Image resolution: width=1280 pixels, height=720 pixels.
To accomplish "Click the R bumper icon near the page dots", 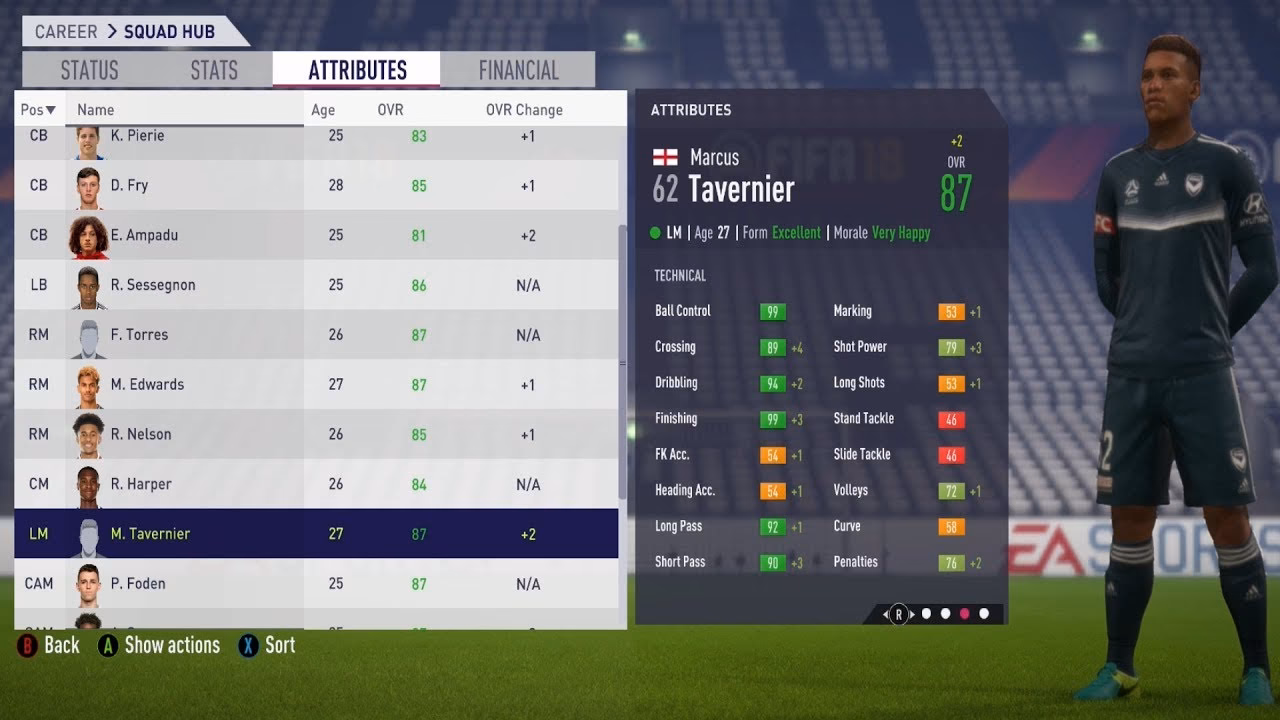I will point(899,614).
